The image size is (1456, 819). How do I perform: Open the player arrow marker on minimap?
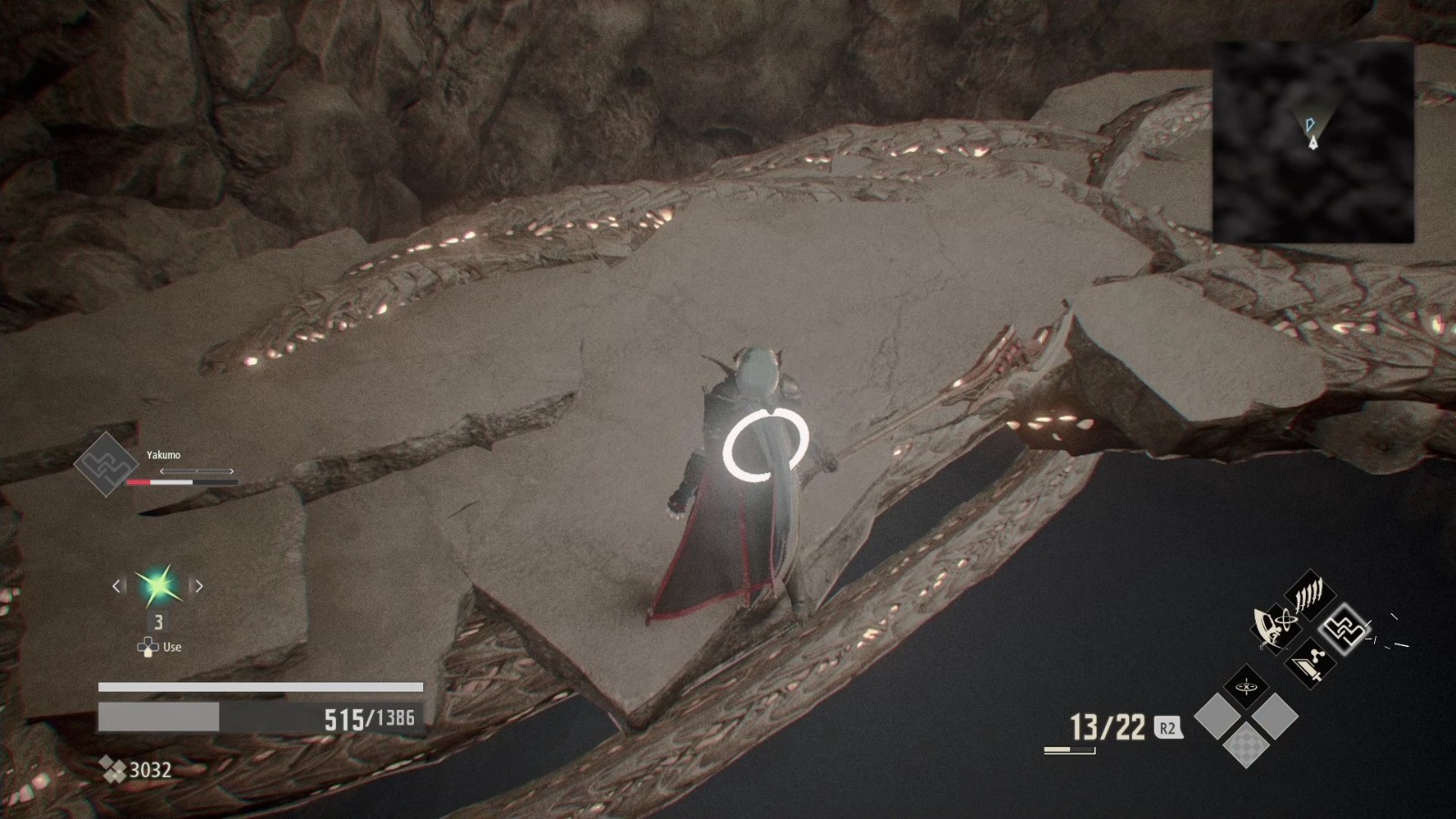click(1313, 143)
